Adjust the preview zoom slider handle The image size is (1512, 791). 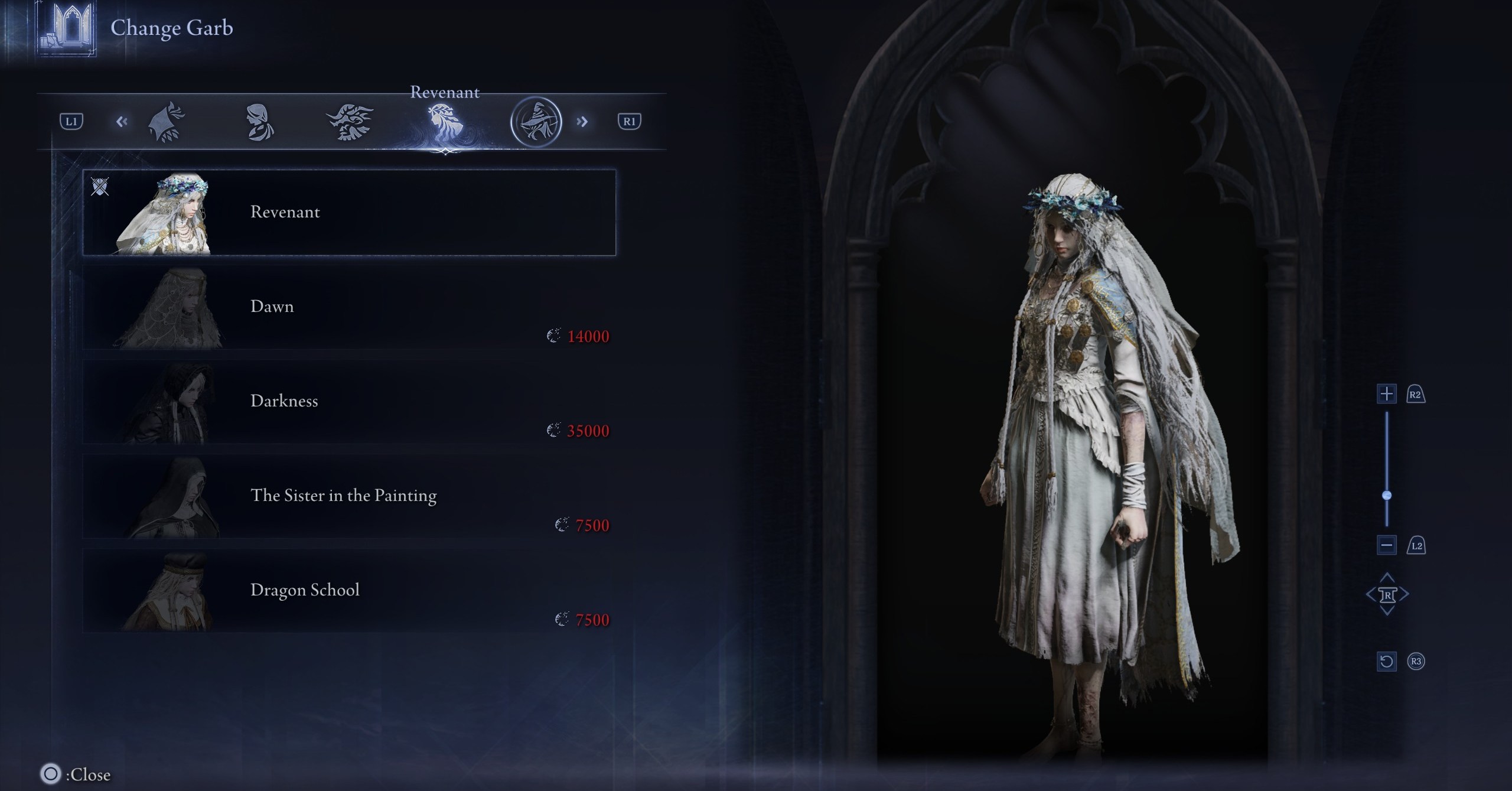pos(1387,495)
